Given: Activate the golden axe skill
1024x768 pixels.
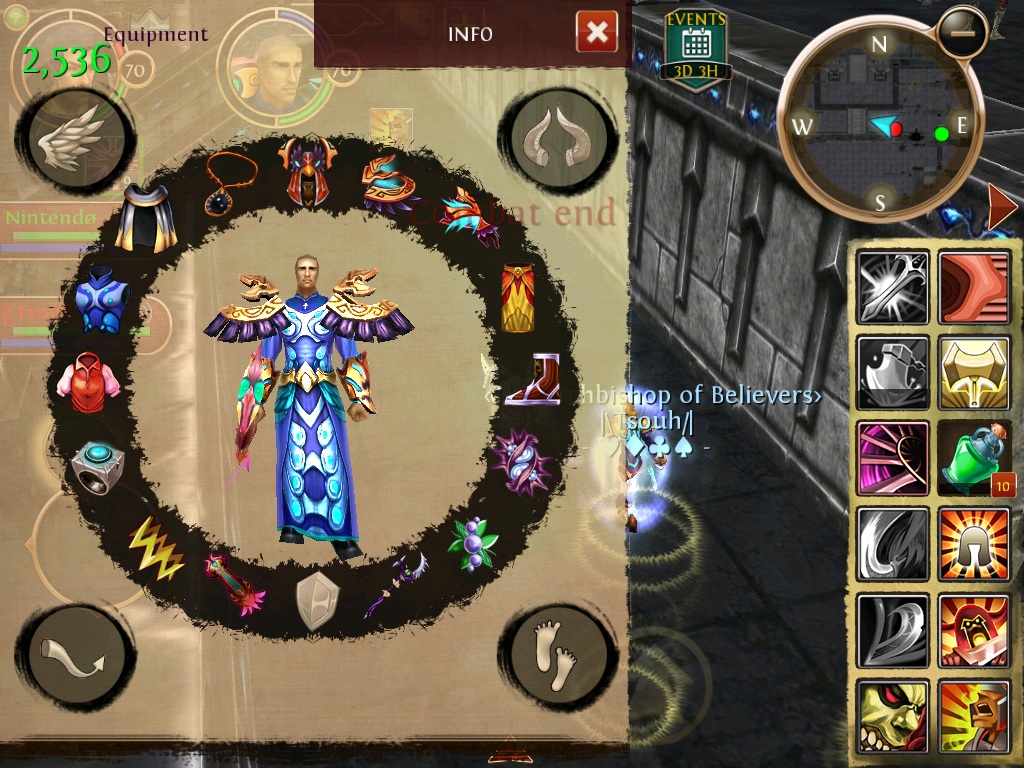Looking at the screenshot, I should [974, 373].
